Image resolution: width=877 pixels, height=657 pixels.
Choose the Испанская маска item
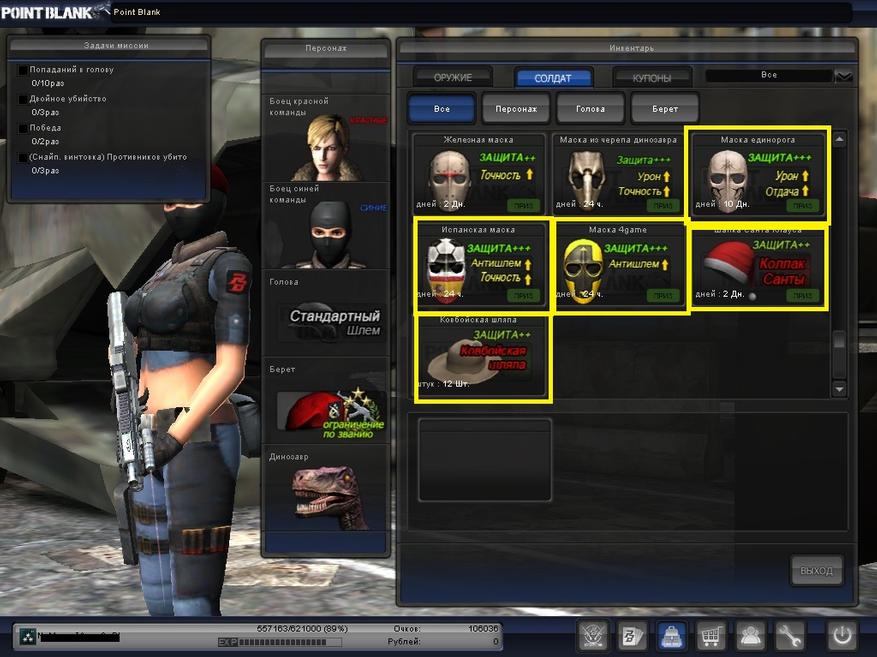[481, 266]
